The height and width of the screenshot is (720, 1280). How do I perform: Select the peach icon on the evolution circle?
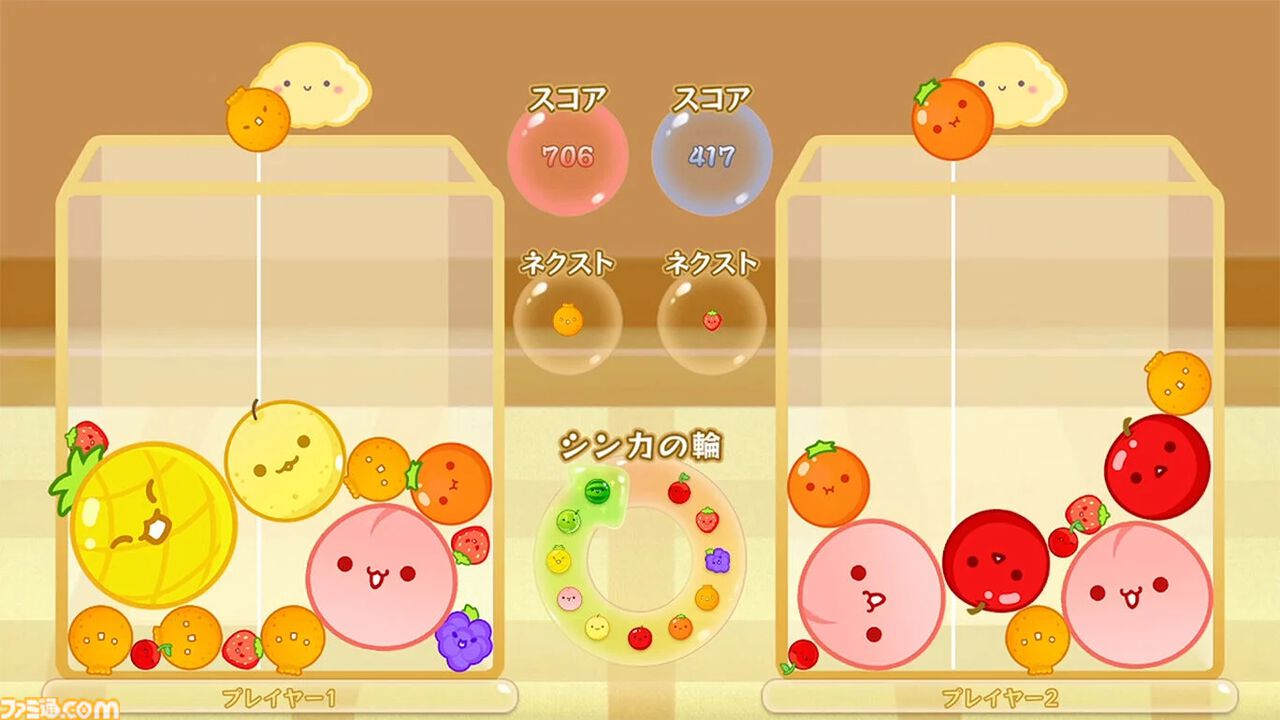point(568,597)
